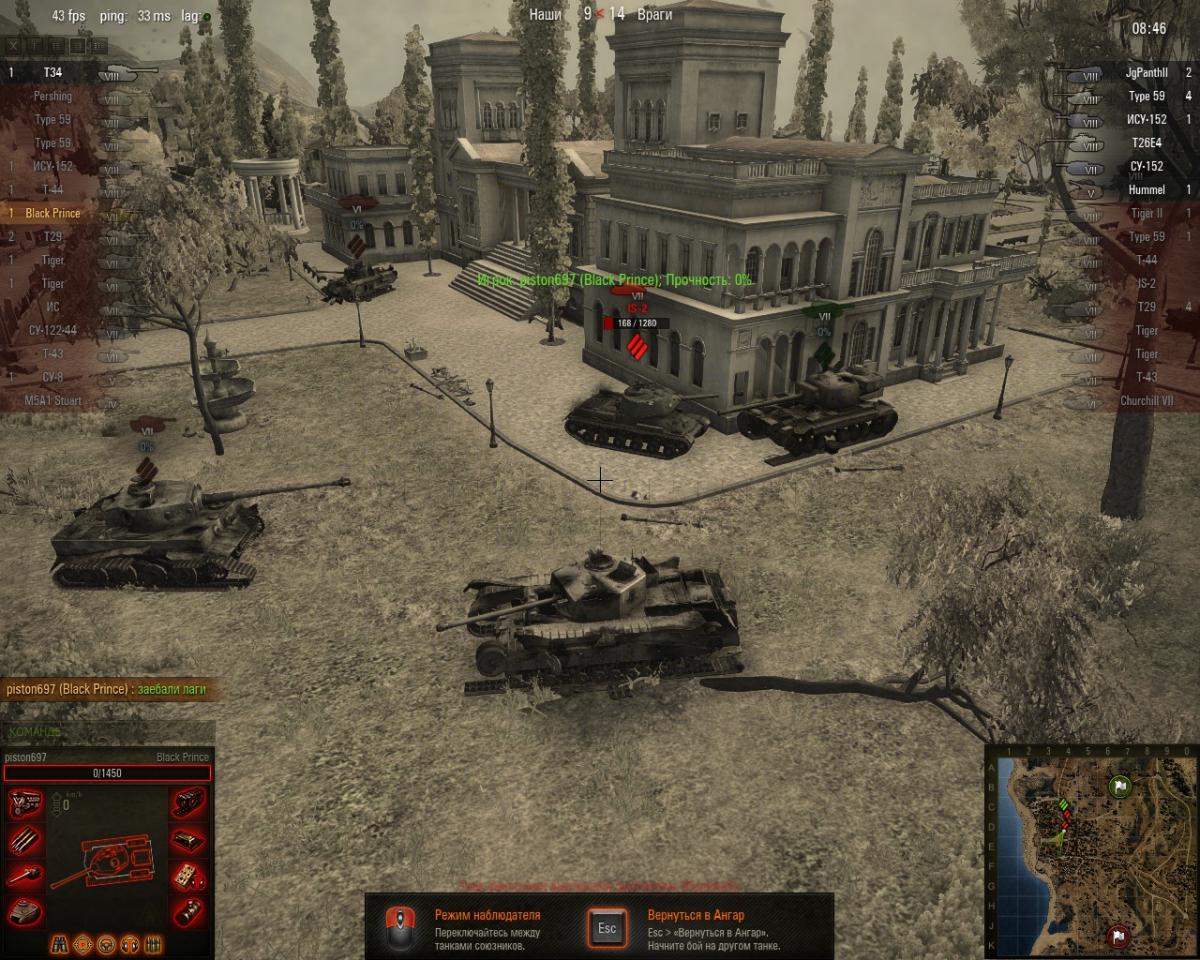Choose the T26E4 entry in the enemy list

[x=1145, y=143]
